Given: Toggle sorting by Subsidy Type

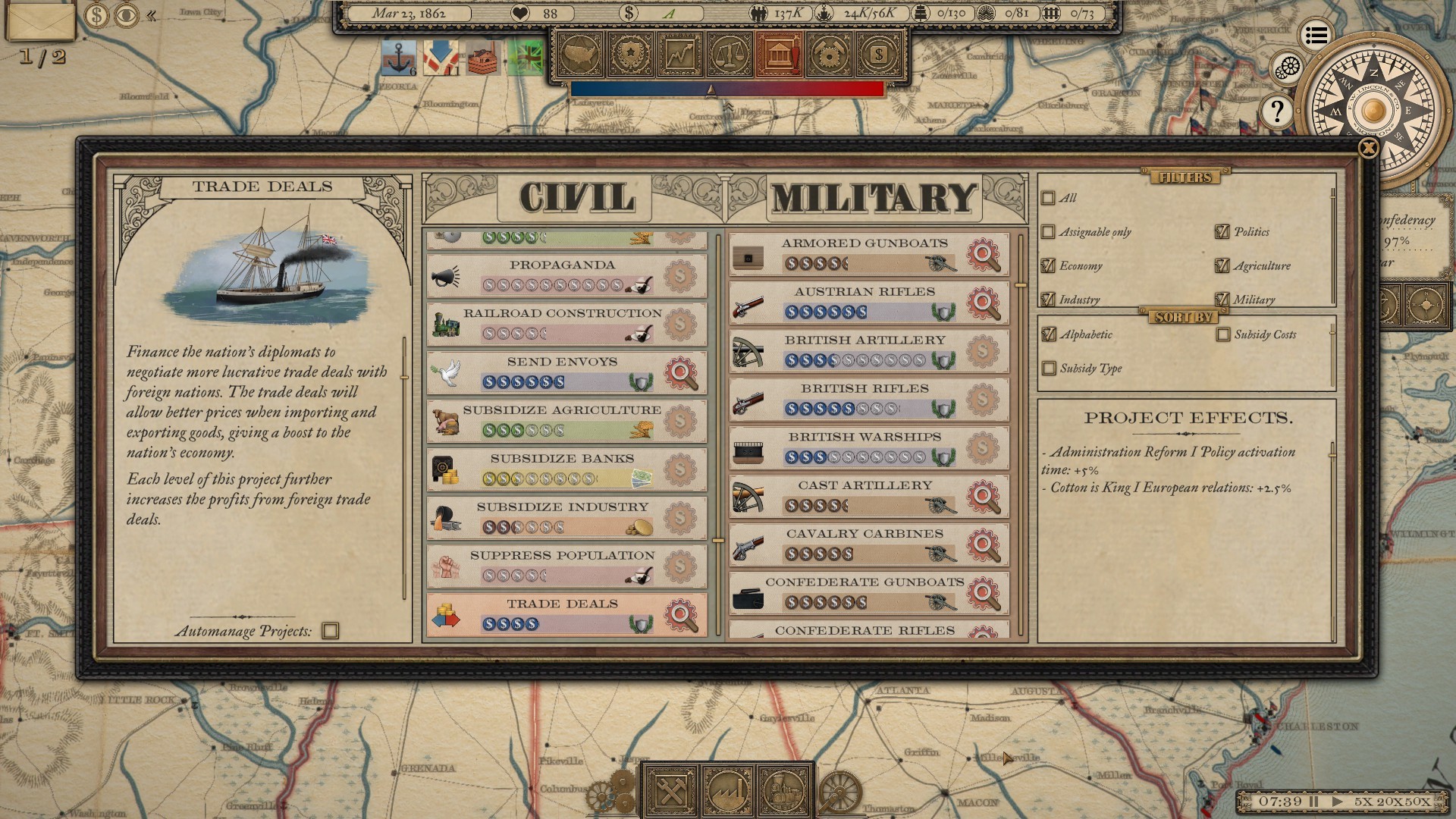Looking at the screenshot, I should tap(1050, 369).
